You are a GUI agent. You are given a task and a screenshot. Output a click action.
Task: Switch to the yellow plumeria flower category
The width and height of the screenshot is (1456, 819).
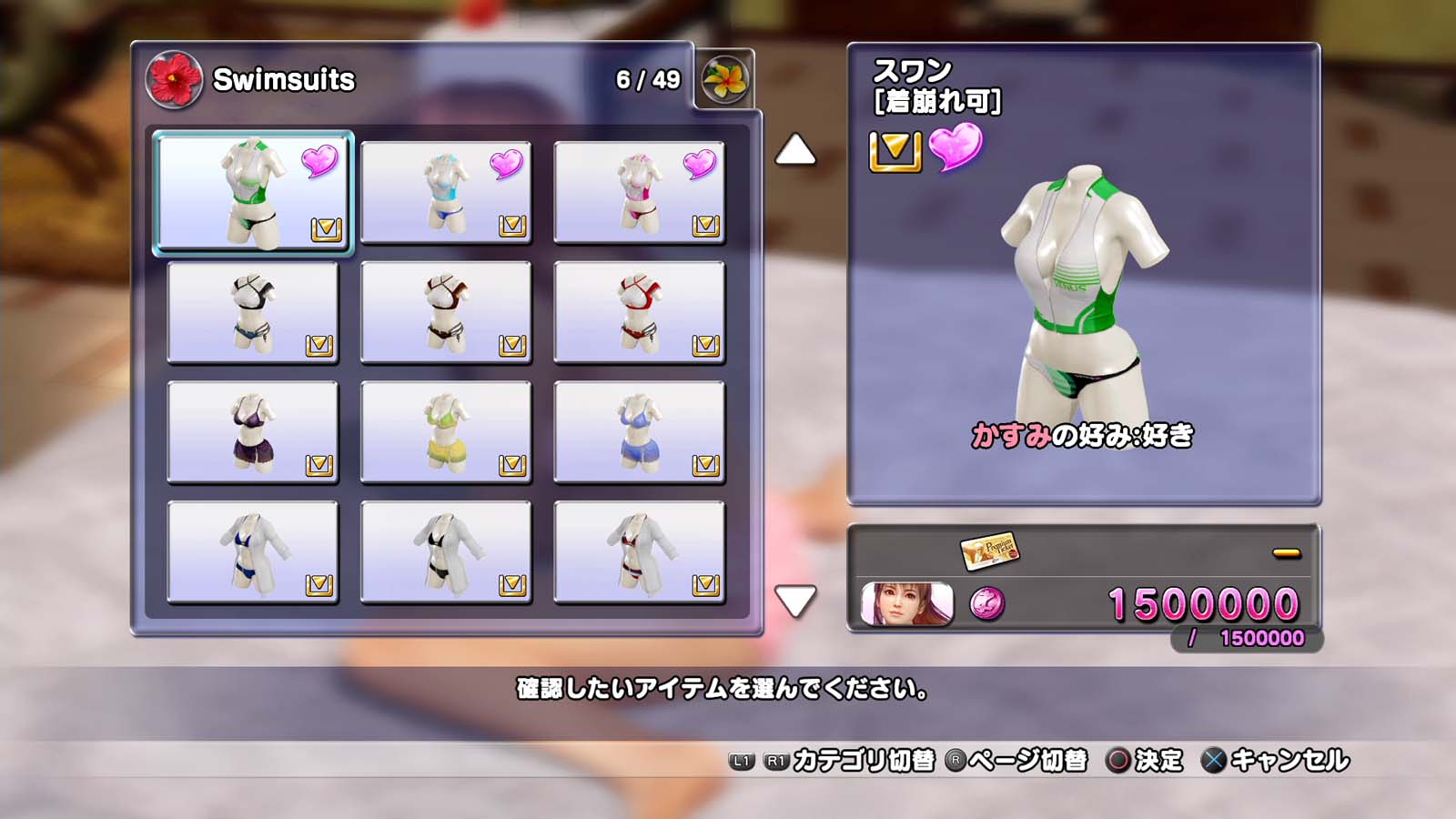pos(724,79)
